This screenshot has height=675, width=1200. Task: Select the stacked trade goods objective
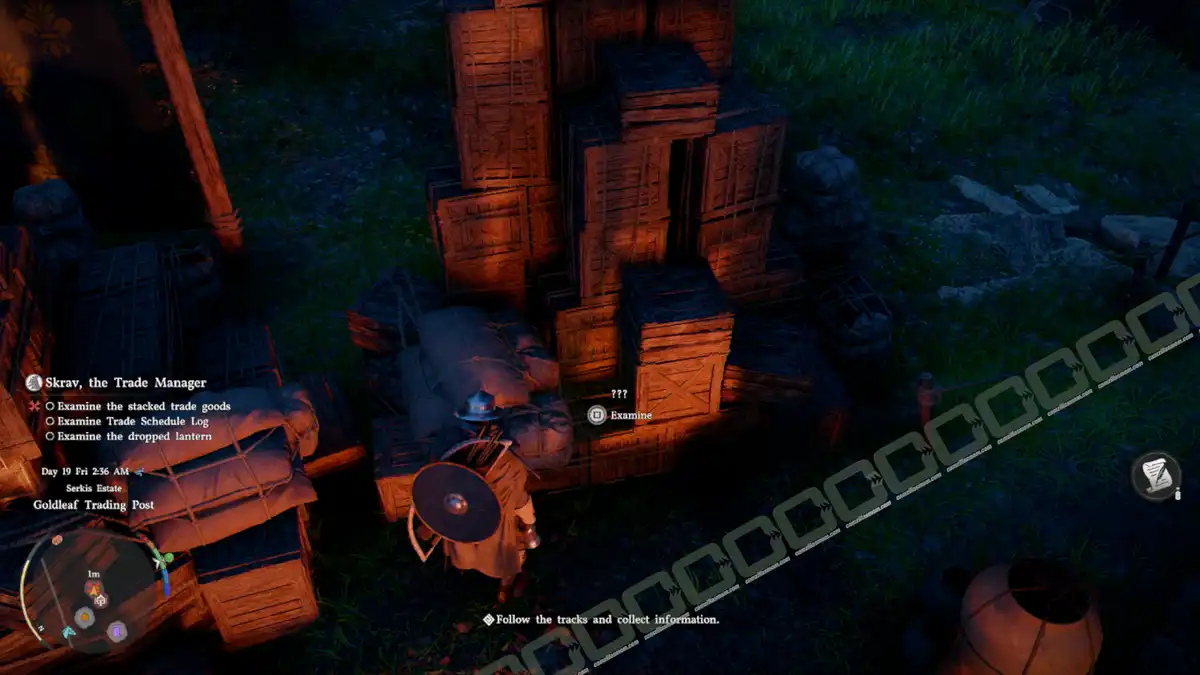click(143, 406)
